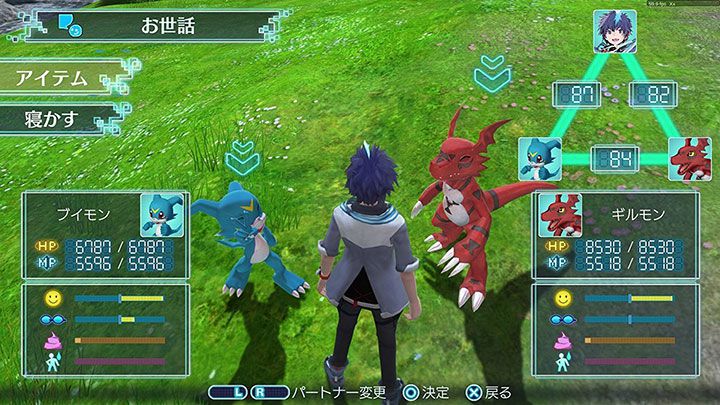Select the ギルモン status panel portrait
Screen dimensions: 720x405
pyautogui.click(x=560, y=213)
